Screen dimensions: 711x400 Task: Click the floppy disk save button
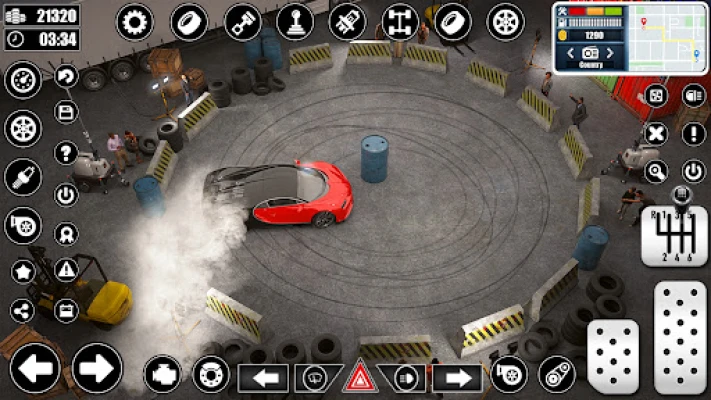coord(67,113)
